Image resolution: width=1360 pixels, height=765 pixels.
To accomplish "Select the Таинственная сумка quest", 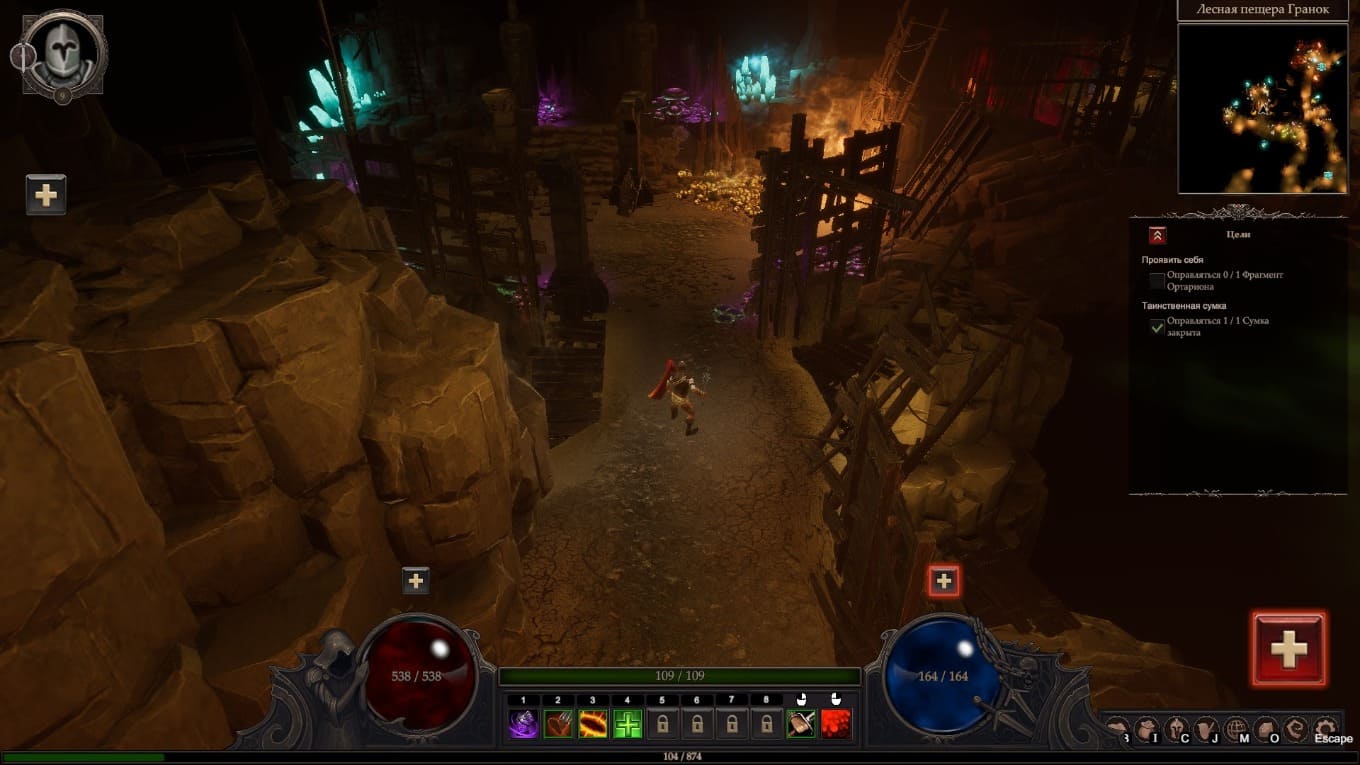I will point(1183,306).
